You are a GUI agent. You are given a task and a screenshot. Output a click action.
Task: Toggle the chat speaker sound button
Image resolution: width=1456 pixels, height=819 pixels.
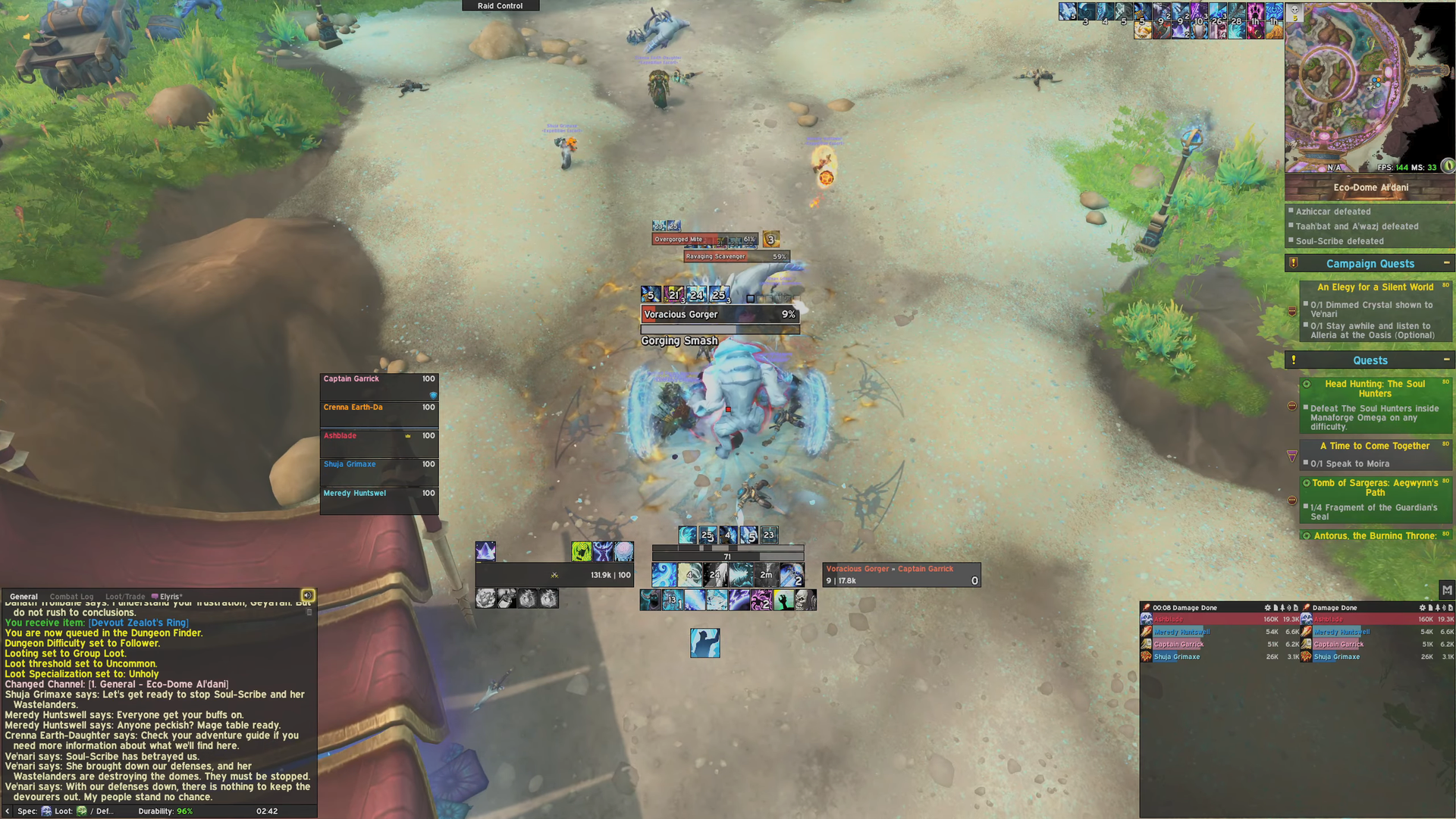tap(308, 595)
